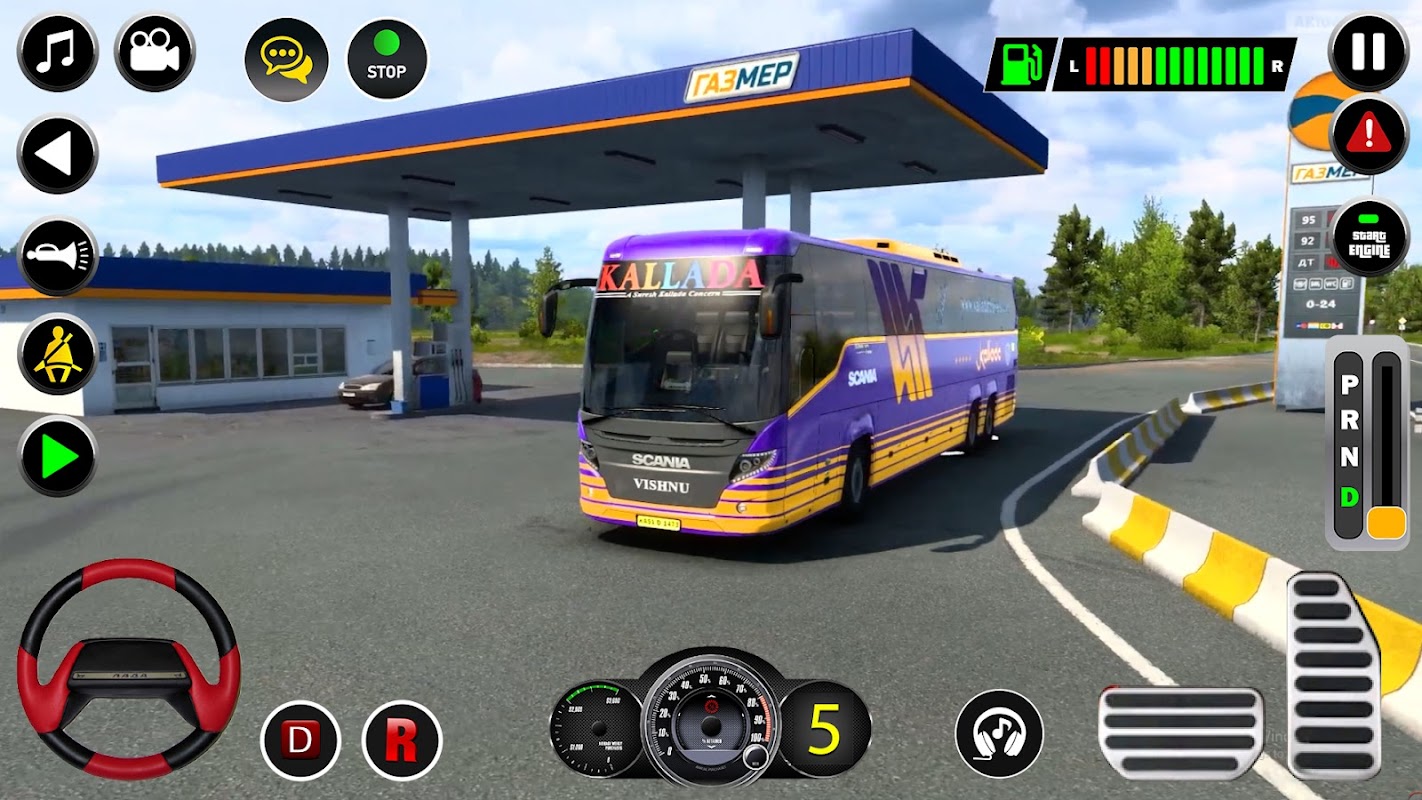Turn on the hazard warning lights
Screen dimensions: 1422x800
(x=1369, y=135)
